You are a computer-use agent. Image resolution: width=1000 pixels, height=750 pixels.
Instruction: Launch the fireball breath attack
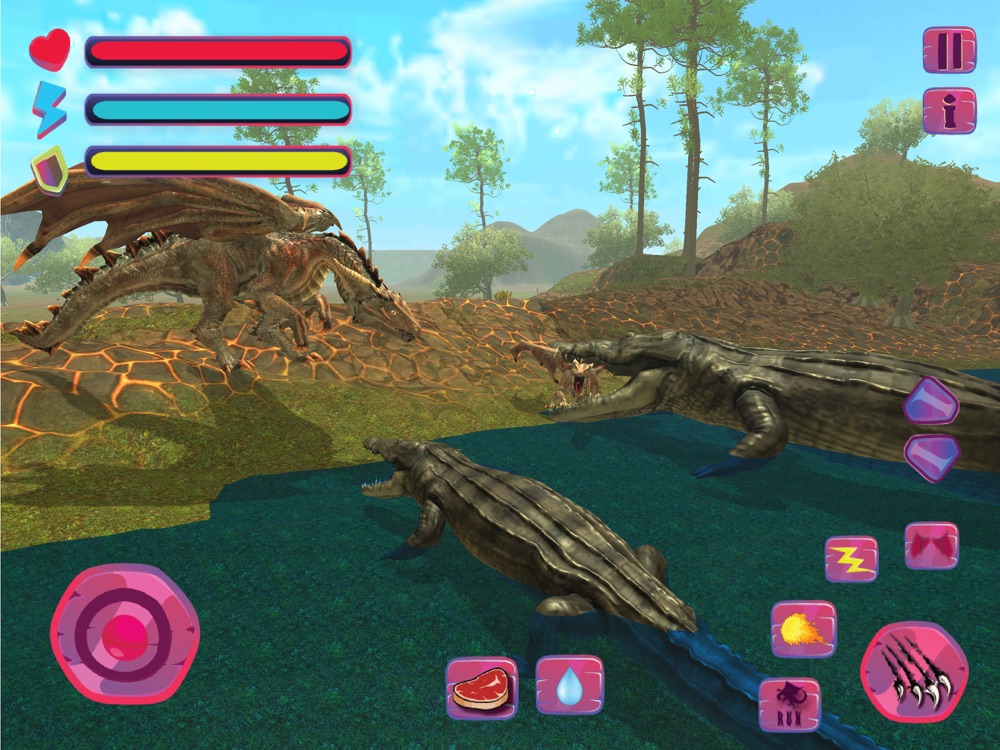coord(803,629)
